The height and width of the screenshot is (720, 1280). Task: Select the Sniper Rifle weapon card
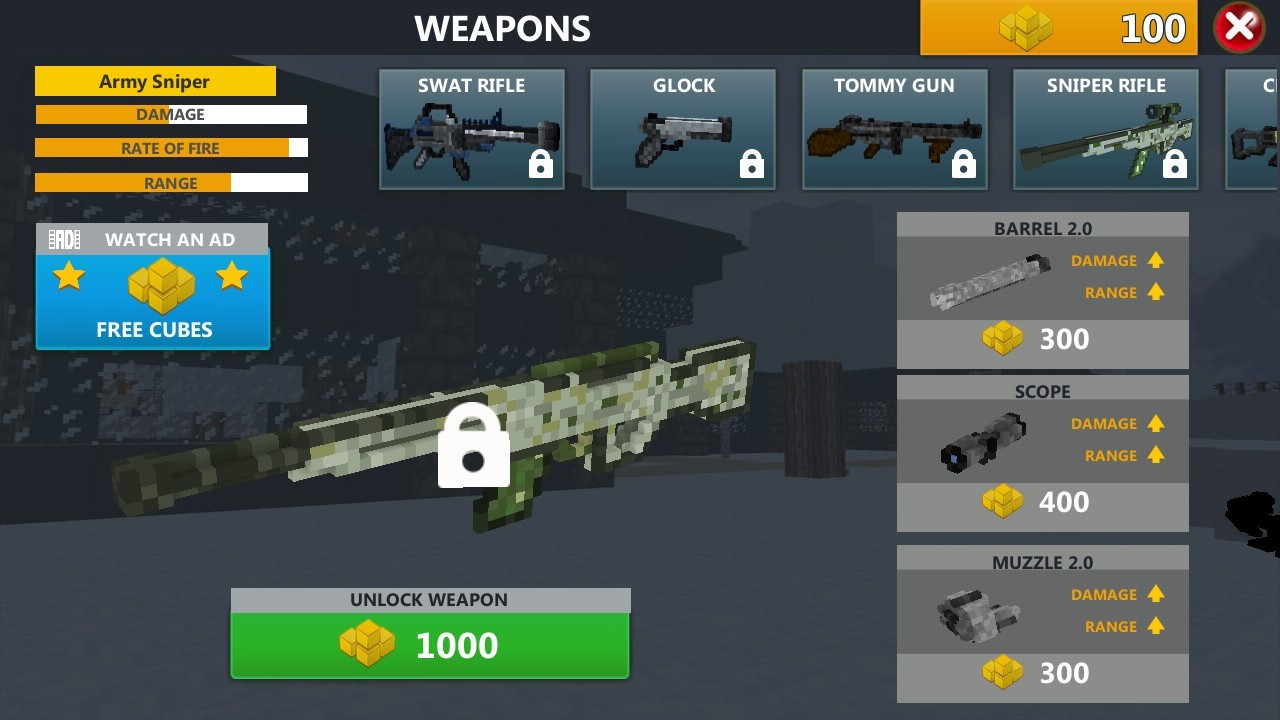1106,129
